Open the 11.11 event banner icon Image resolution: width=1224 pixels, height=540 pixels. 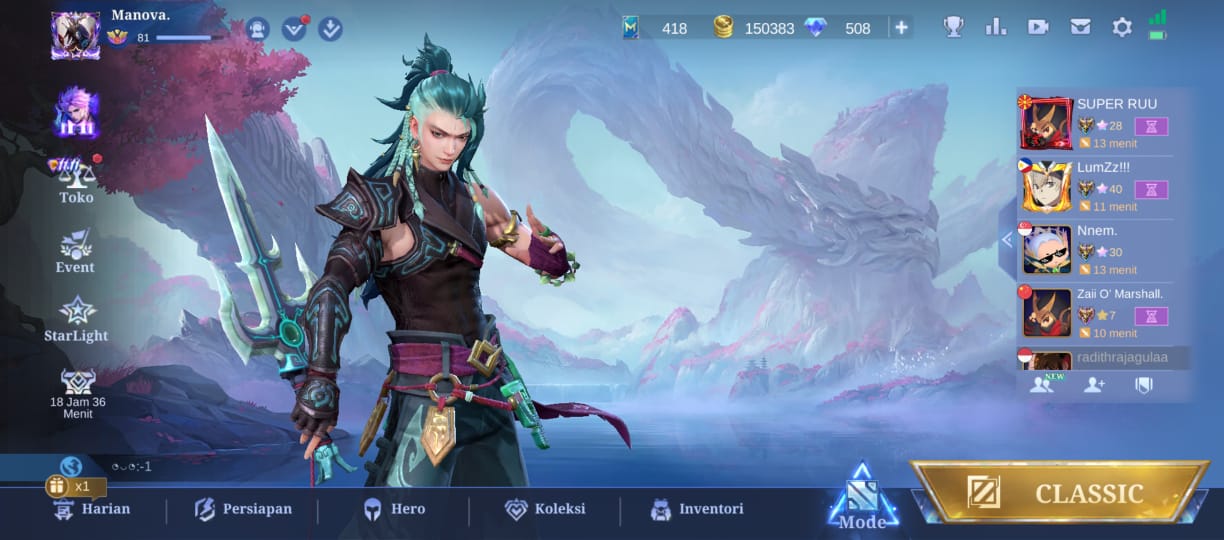(x=76, y=112)
